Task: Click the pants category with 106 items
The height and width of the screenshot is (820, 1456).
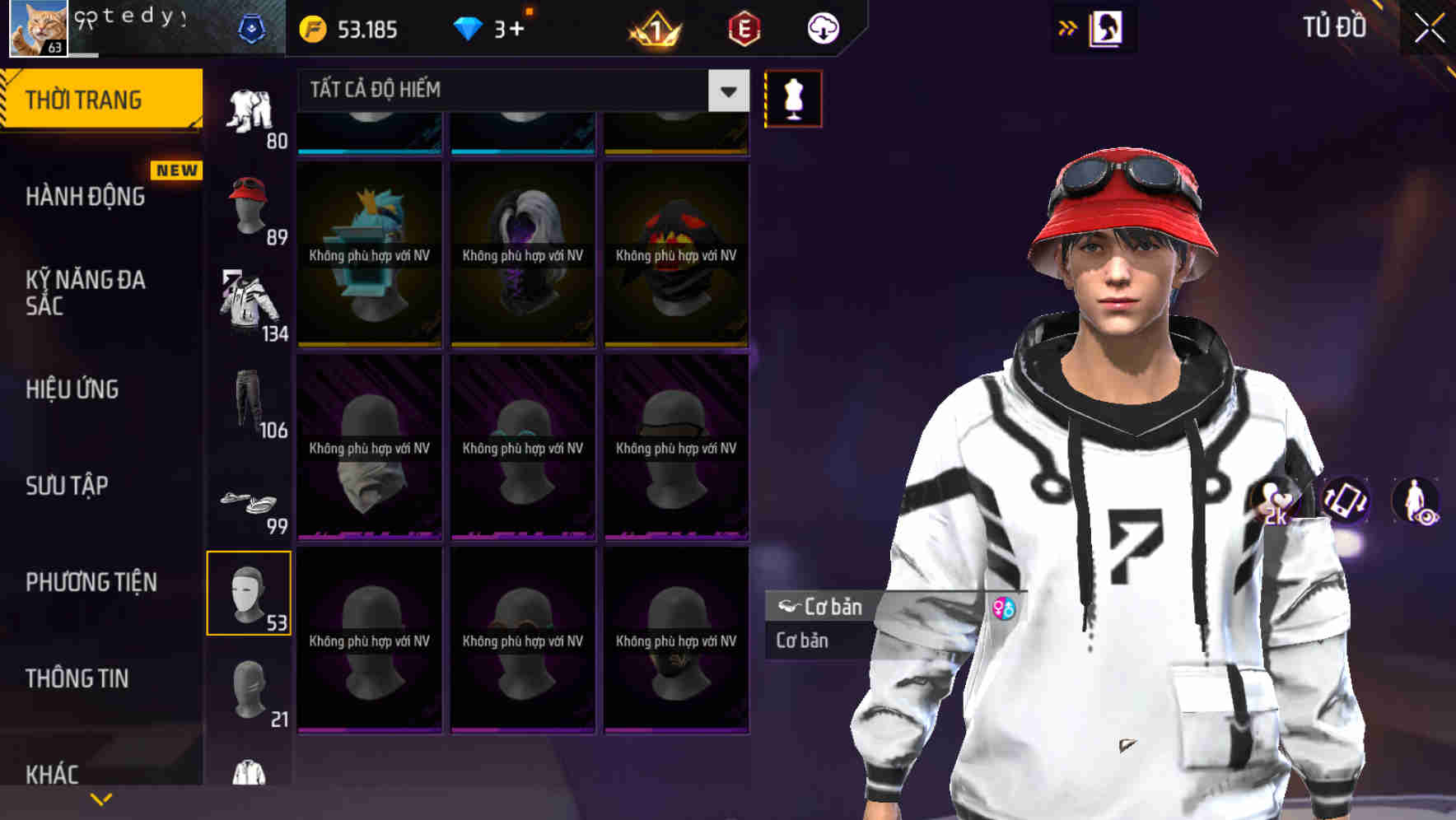Action: (x=248, y=401)
